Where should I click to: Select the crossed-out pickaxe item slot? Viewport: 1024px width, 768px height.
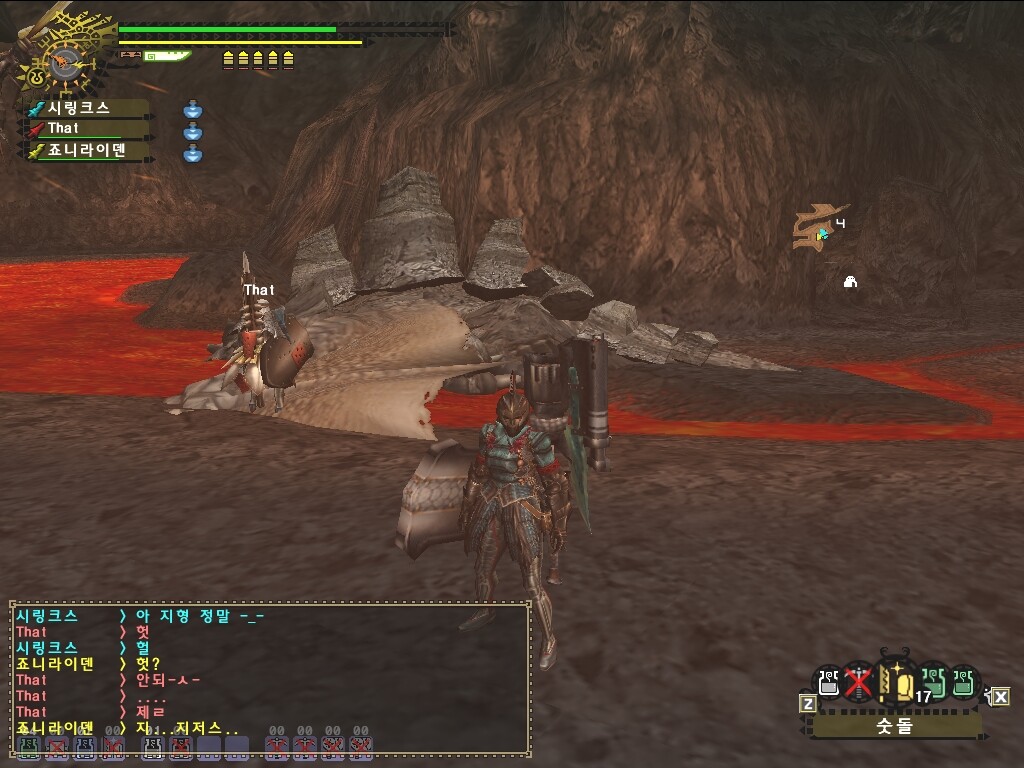point(857,682)
